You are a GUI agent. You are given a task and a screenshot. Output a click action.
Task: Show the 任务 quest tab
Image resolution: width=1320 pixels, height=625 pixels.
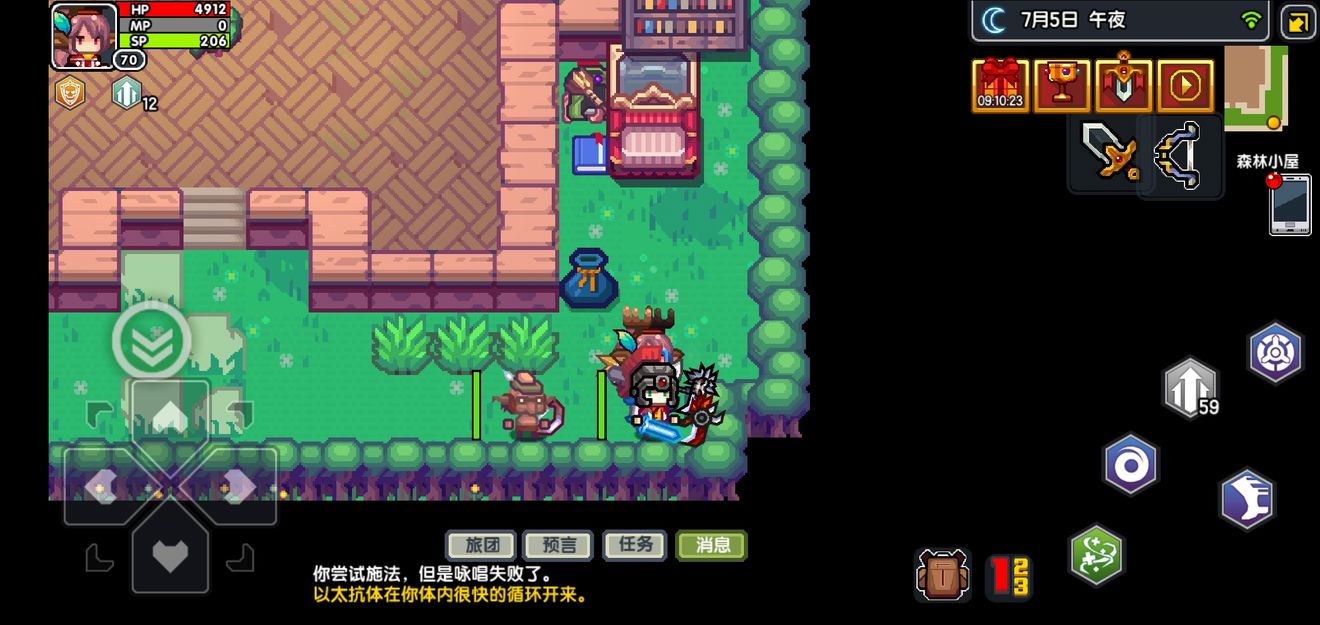[x=636, y=545]
